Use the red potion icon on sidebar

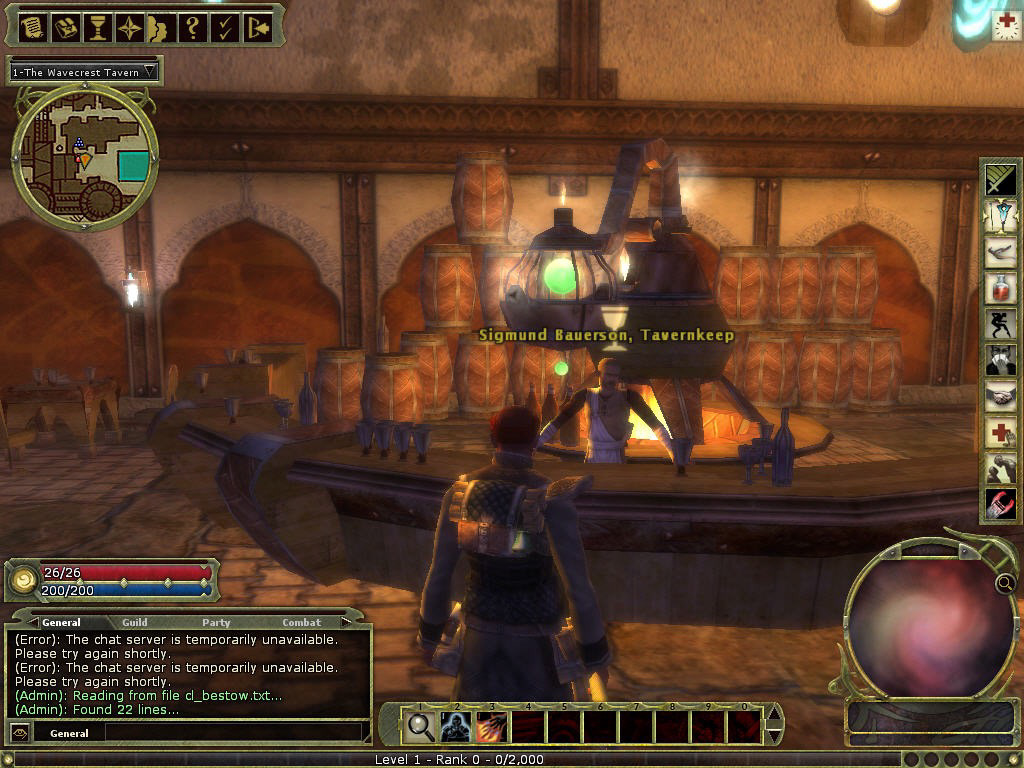tap(1000, 288)
